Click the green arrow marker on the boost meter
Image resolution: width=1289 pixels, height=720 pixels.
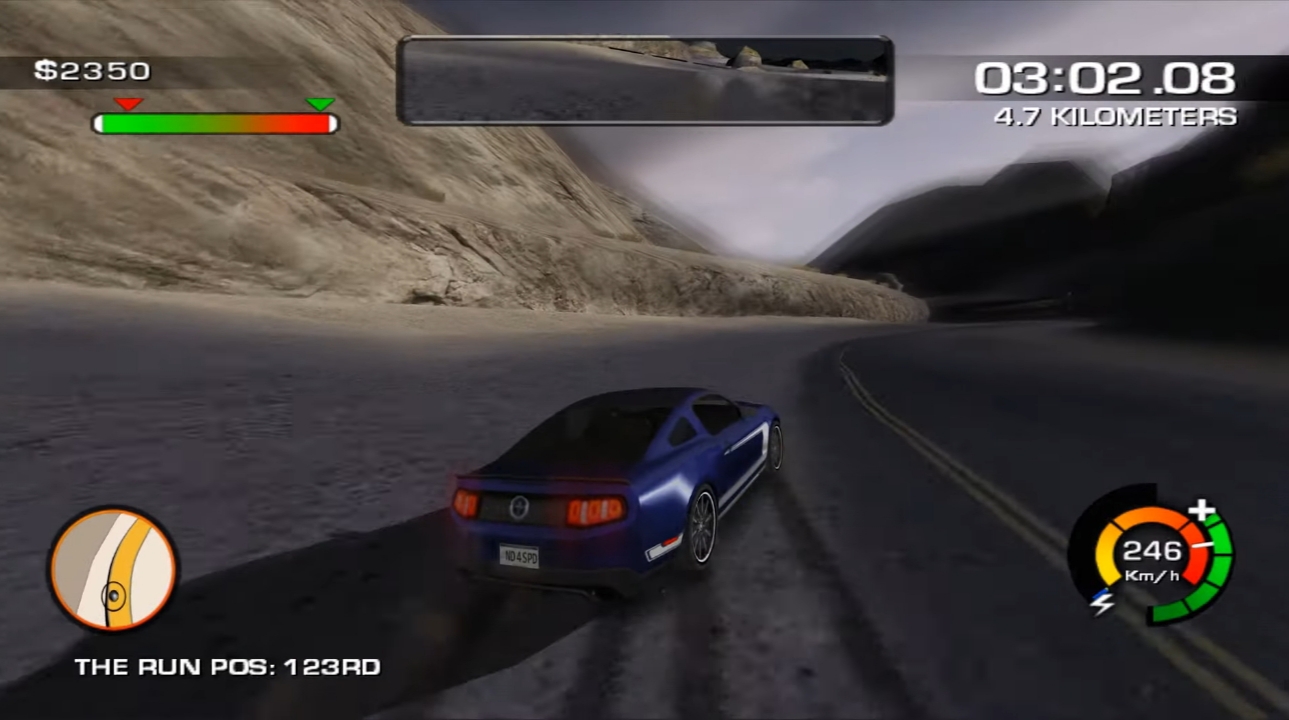coord(319,104)
